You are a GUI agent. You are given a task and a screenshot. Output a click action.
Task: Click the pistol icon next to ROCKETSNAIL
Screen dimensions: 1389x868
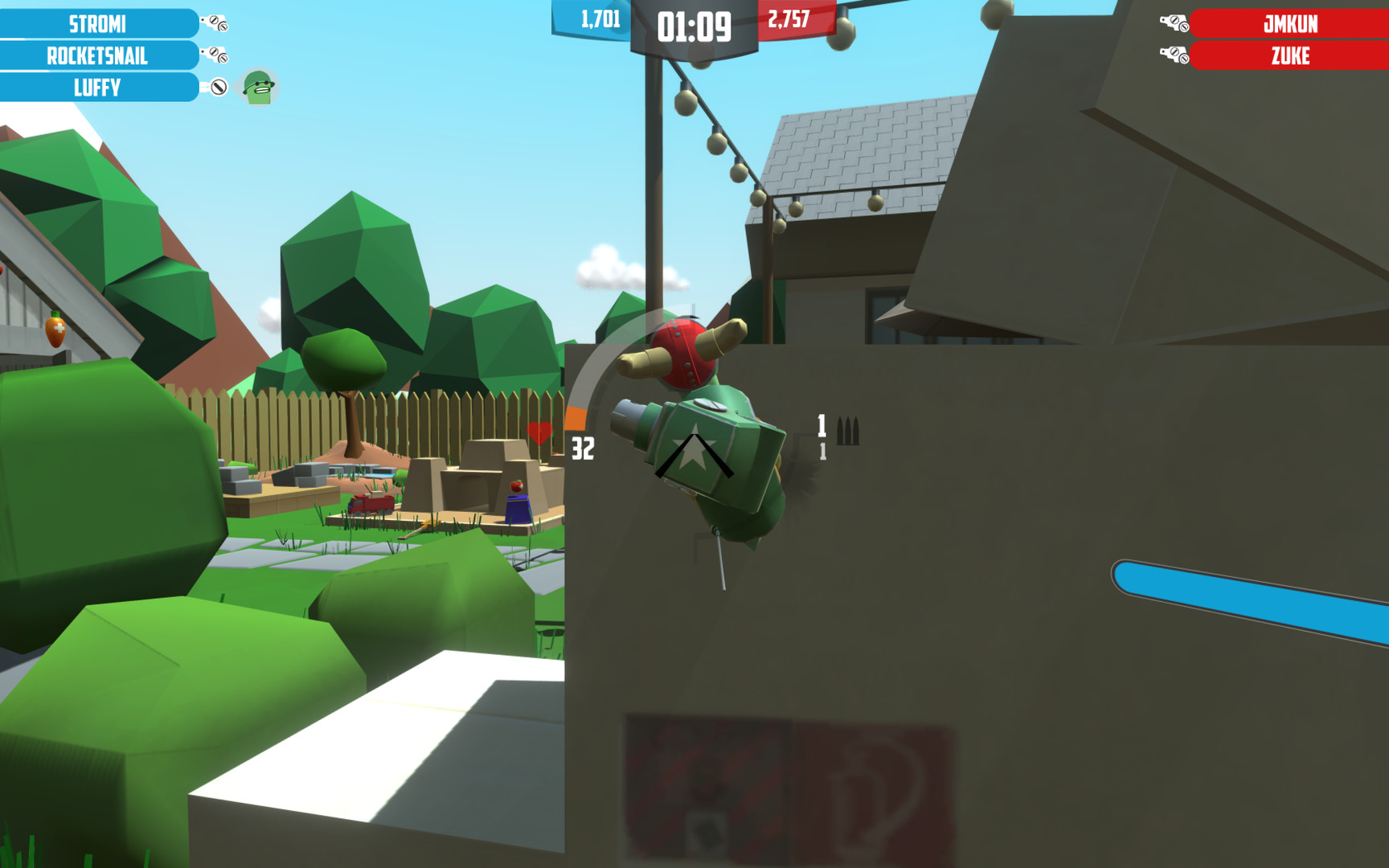pyautogui.click(x=212, y=53)
